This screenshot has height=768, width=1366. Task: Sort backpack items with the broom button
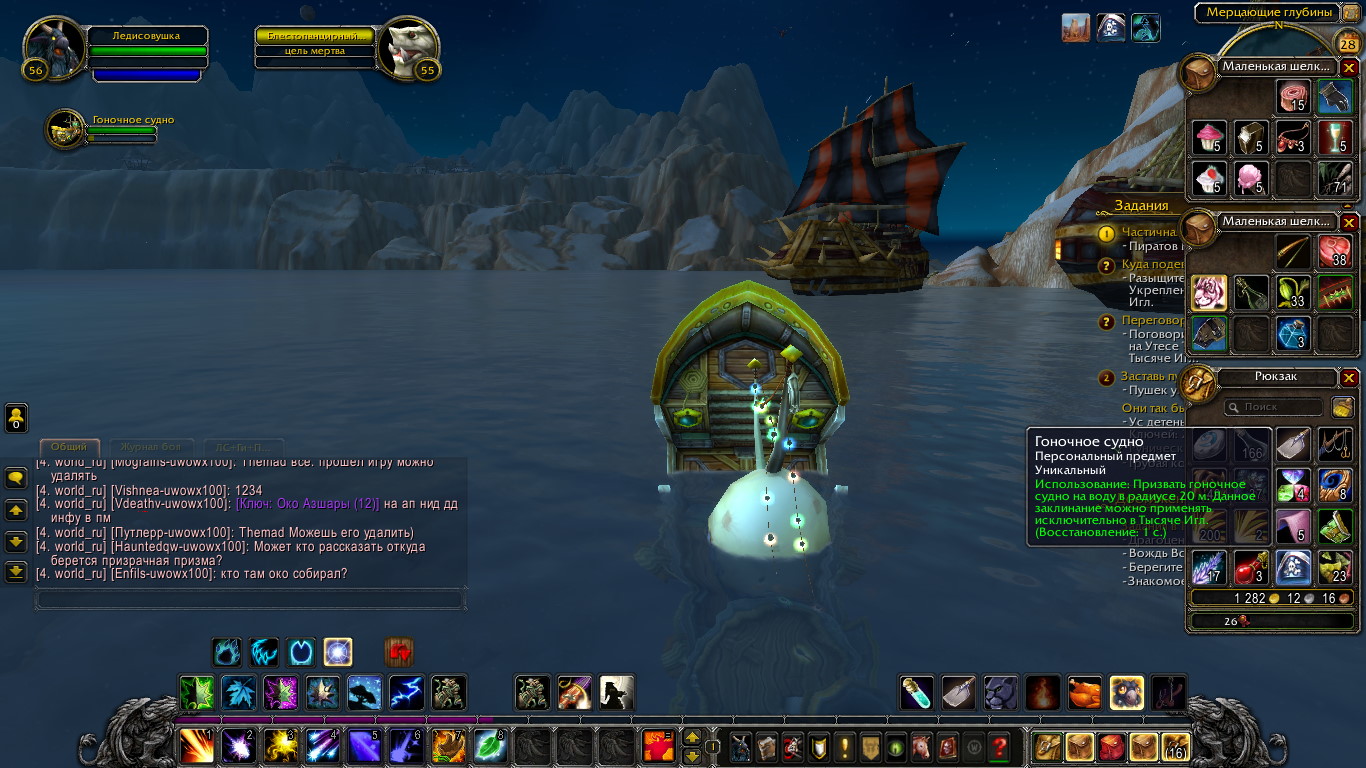click(x=1342, y=407)
